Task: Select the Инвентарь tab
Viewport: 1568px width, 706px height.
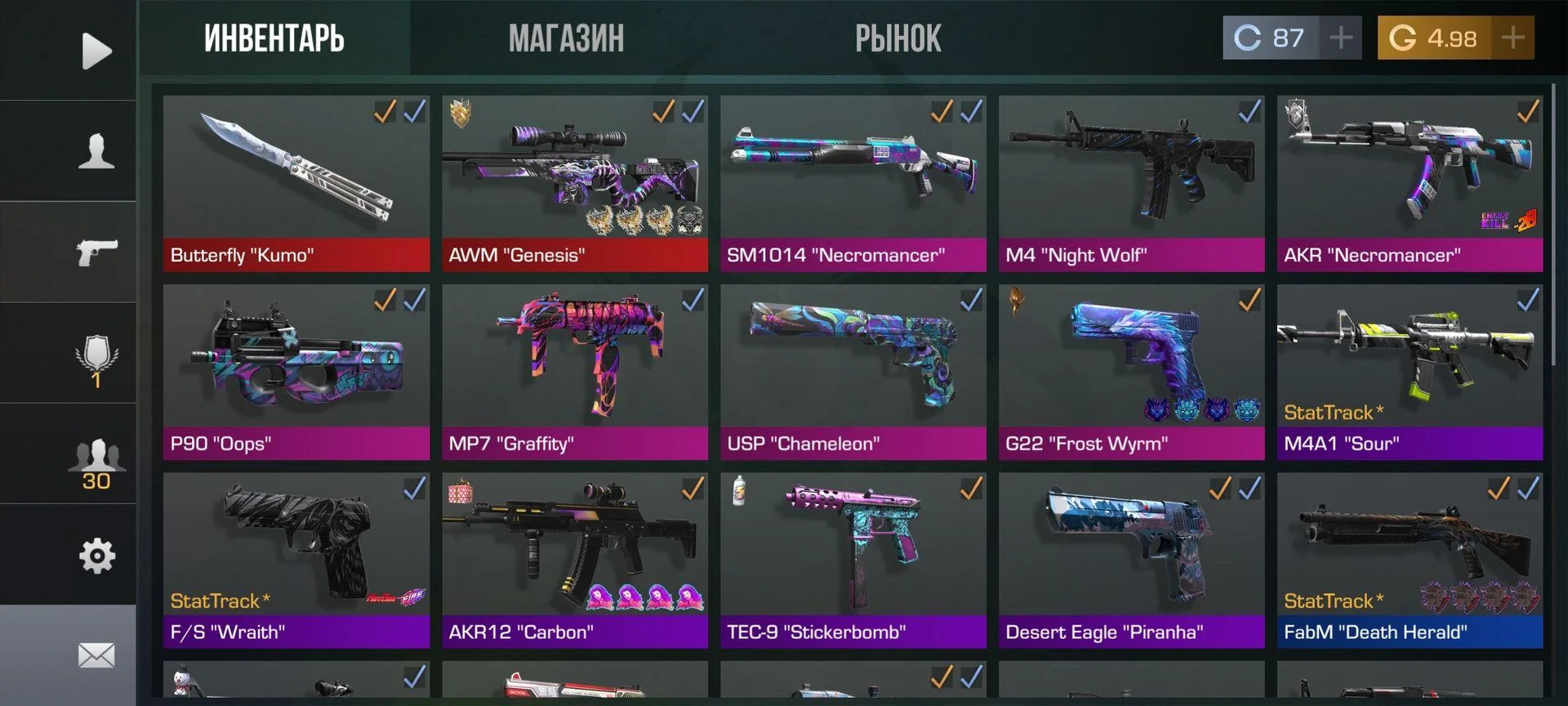Action: click(x=274, y=38)
